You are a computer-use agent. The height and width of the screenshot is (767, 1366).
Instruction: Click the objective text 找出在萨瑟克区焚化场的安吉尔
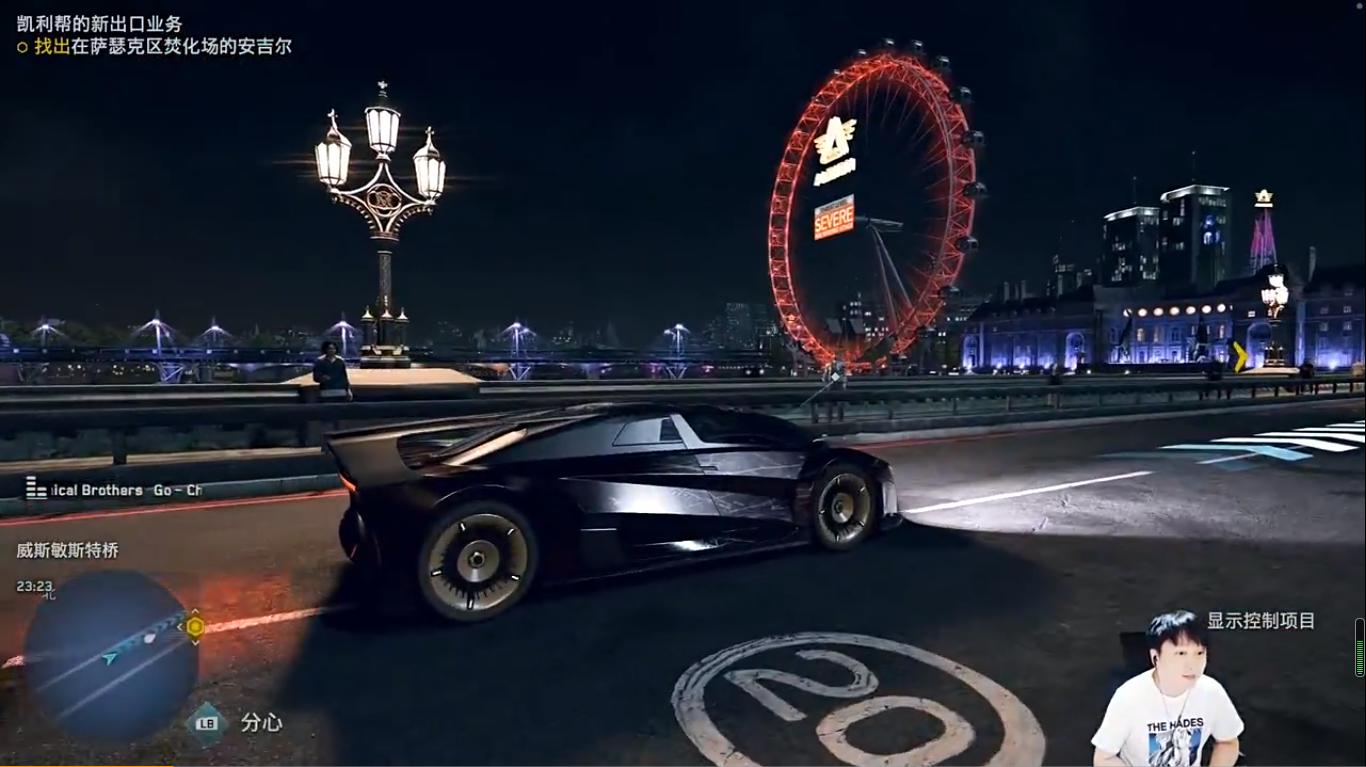pyautogui.click(x=162, y=46)
